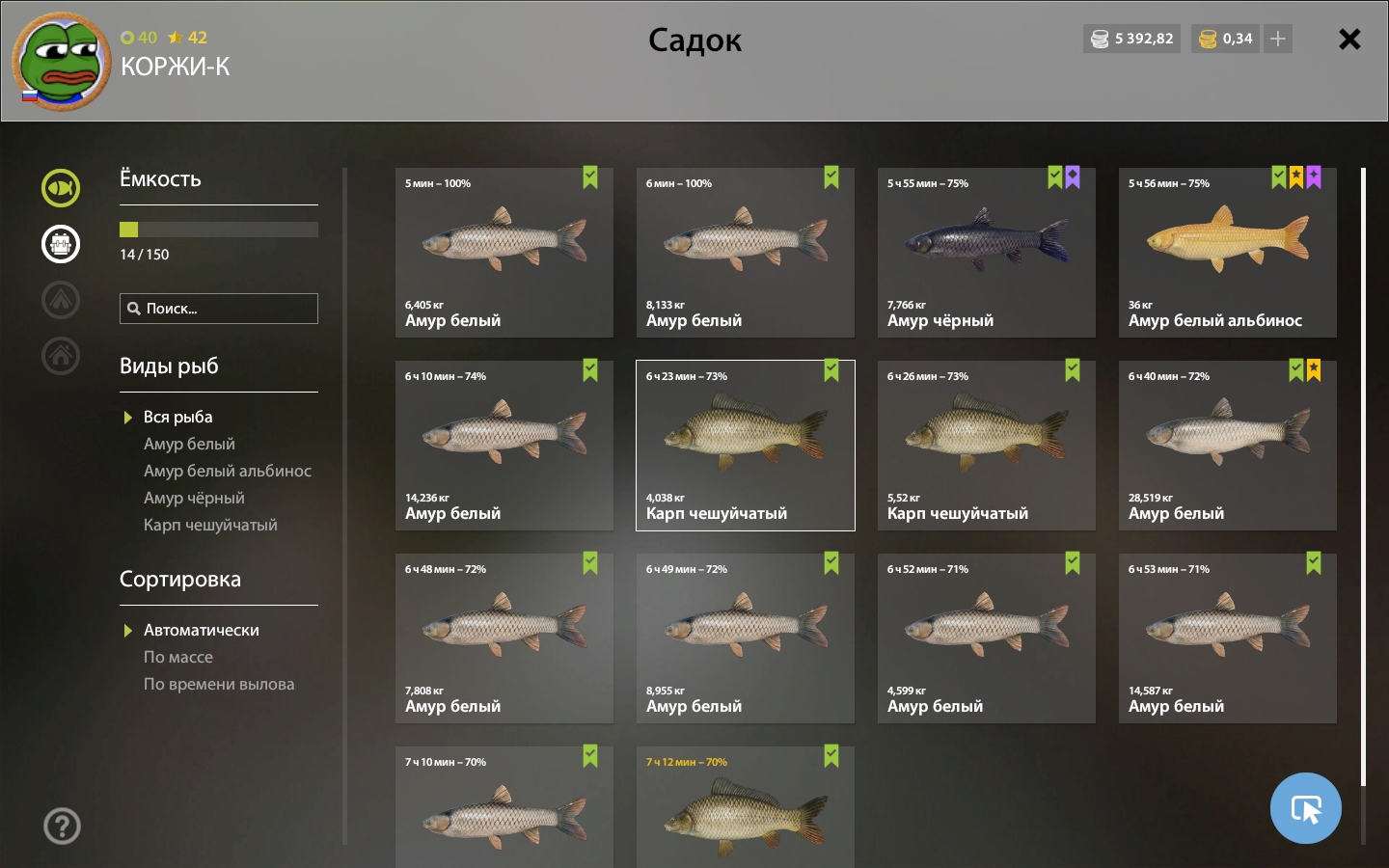The height and width of the screenshot is (868, 1389).
Task: Type in the Поиск search field
Action: [228, 309]
